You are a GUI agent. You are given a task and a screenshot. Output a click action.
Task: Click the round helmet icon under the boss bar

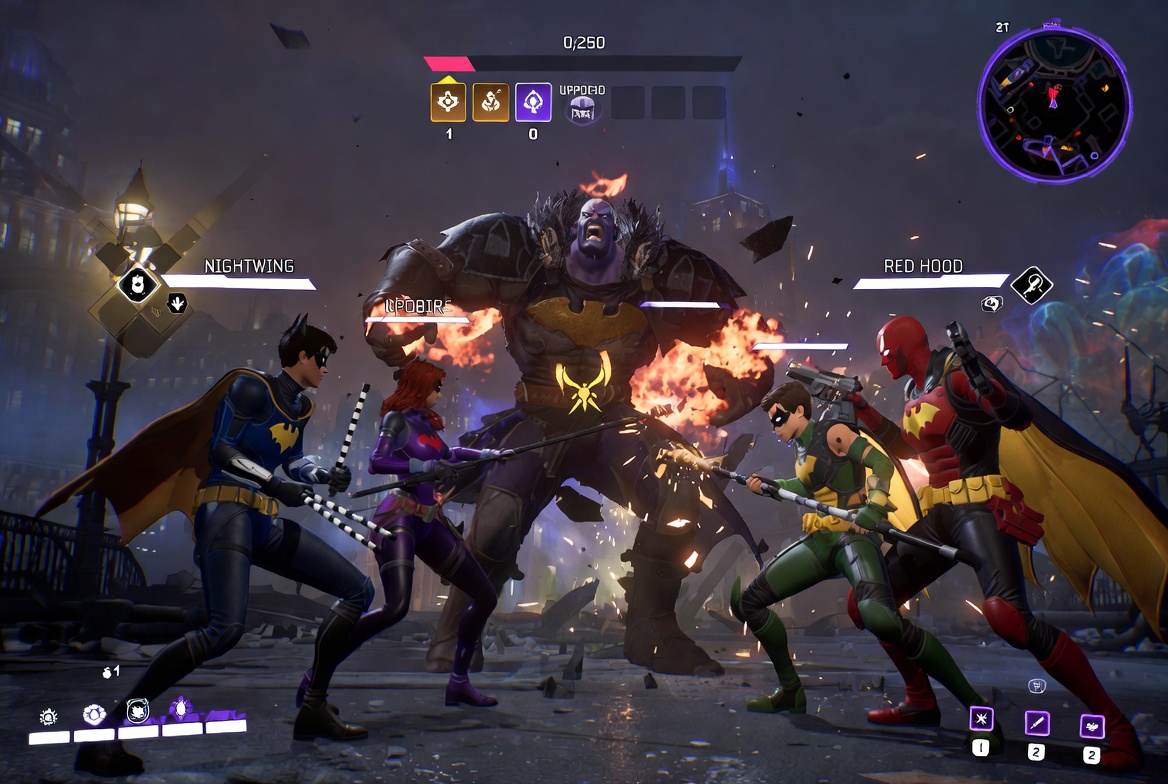point(582,110)
